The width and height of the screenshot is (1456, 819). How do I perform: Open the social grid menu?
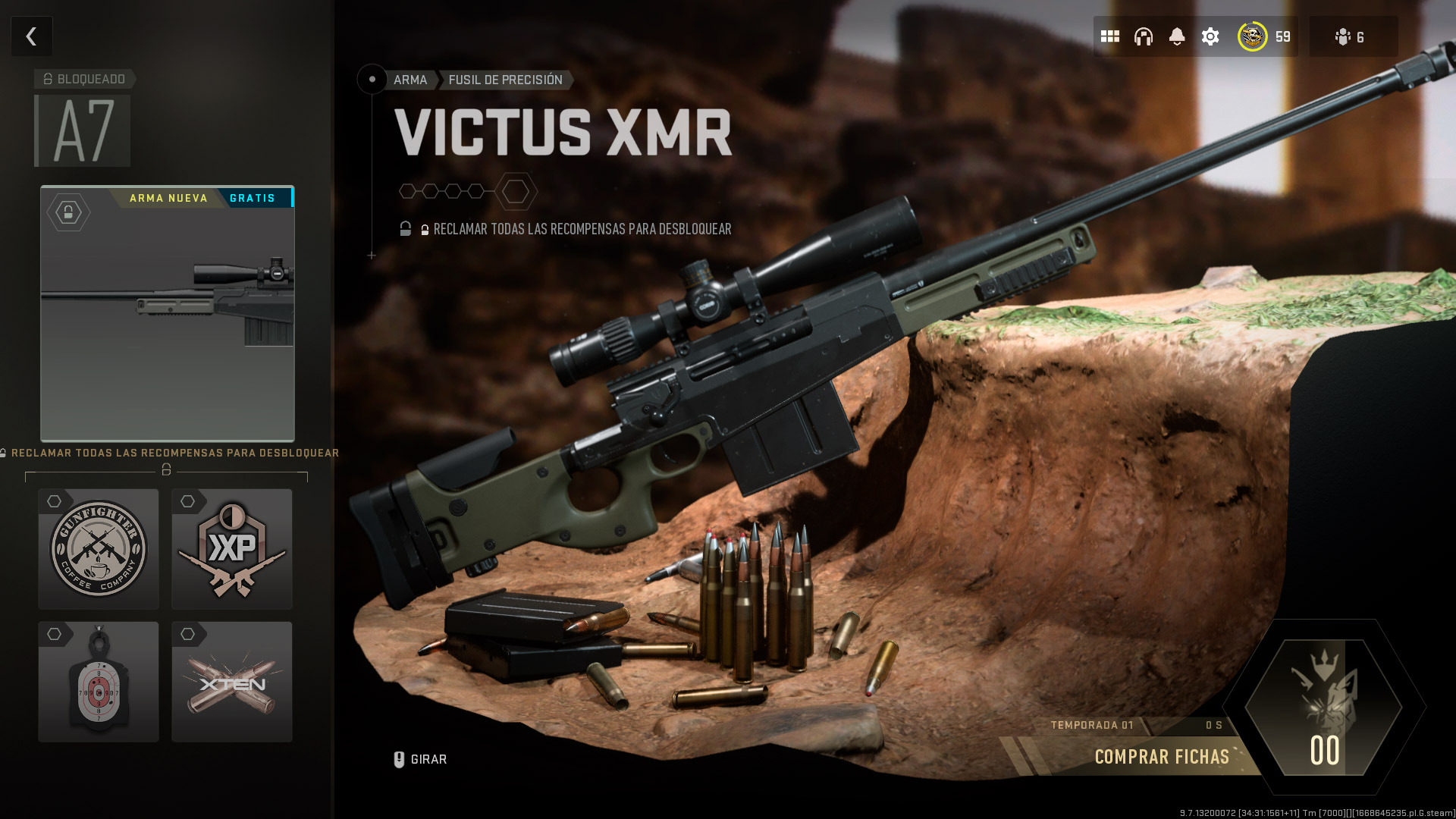1109,36
